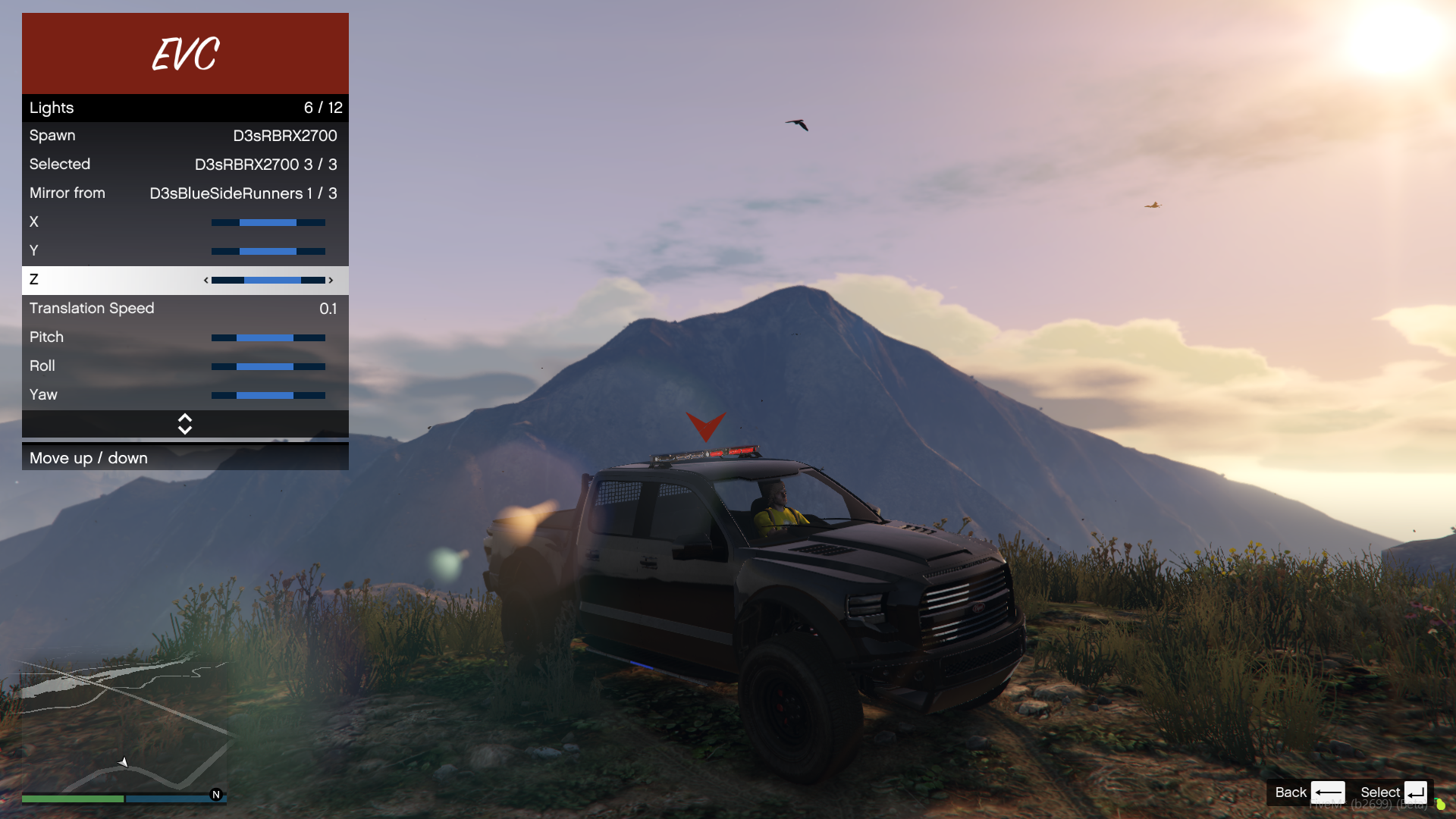Change the Yaw rotation slider

click(268, 395)
